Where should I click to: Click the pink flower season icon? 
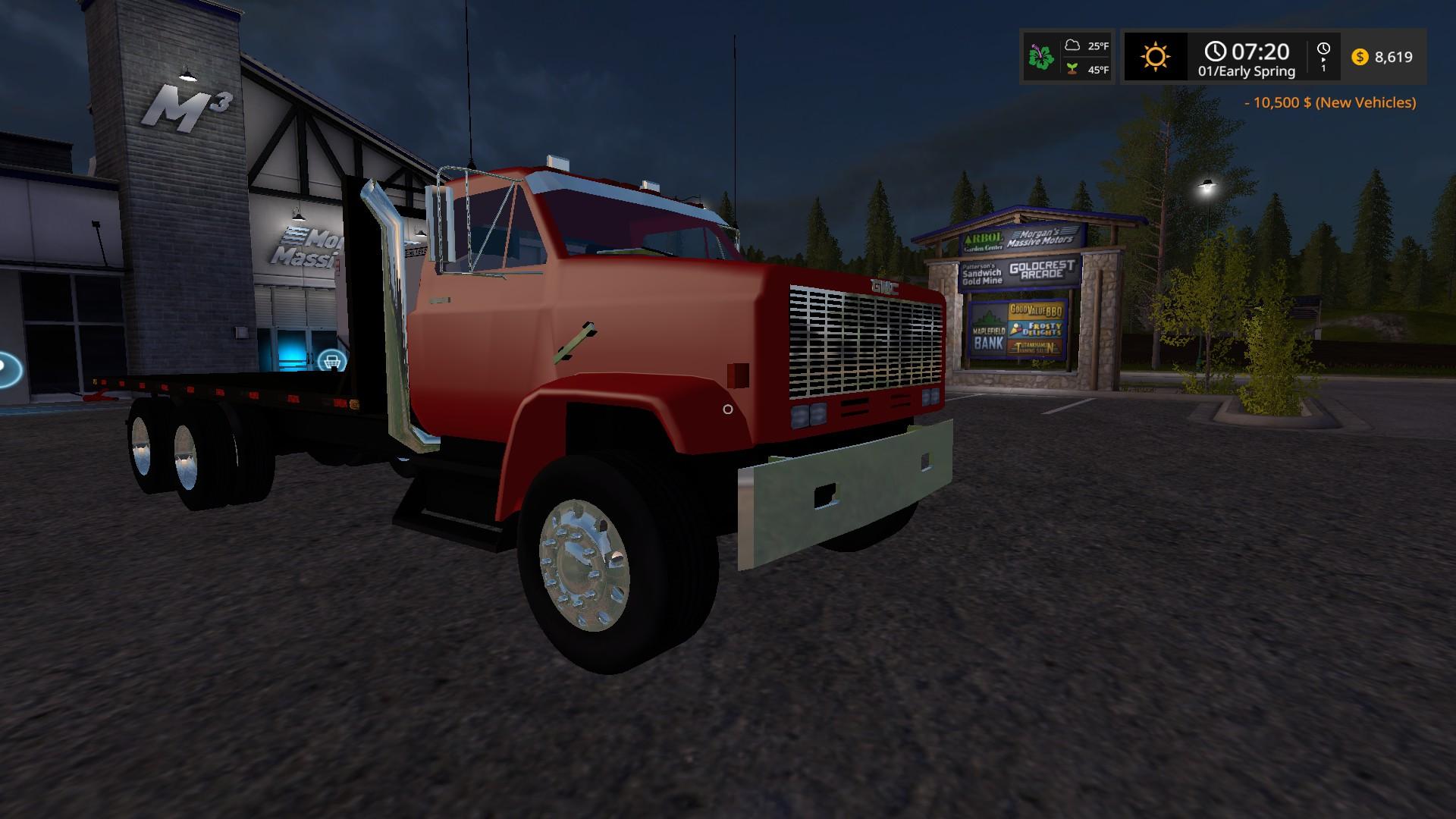[x=1041, y=57]
